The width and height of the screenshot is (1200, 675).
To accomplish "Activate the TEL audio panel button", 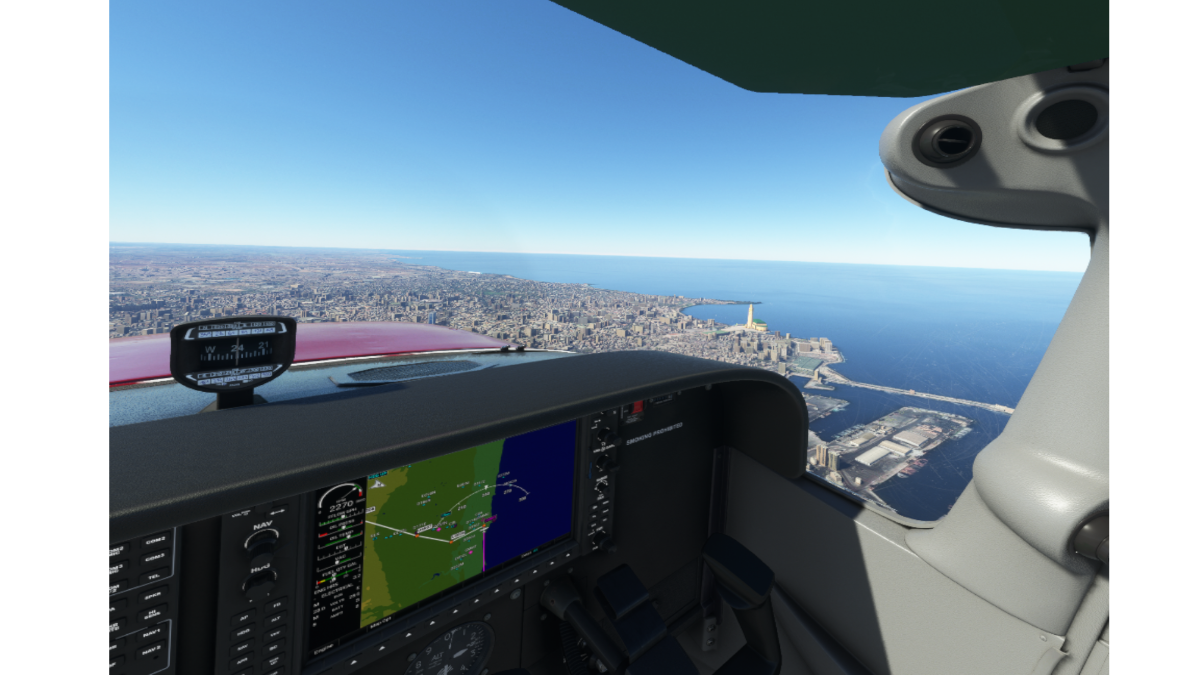I will (x=153, y=576).
